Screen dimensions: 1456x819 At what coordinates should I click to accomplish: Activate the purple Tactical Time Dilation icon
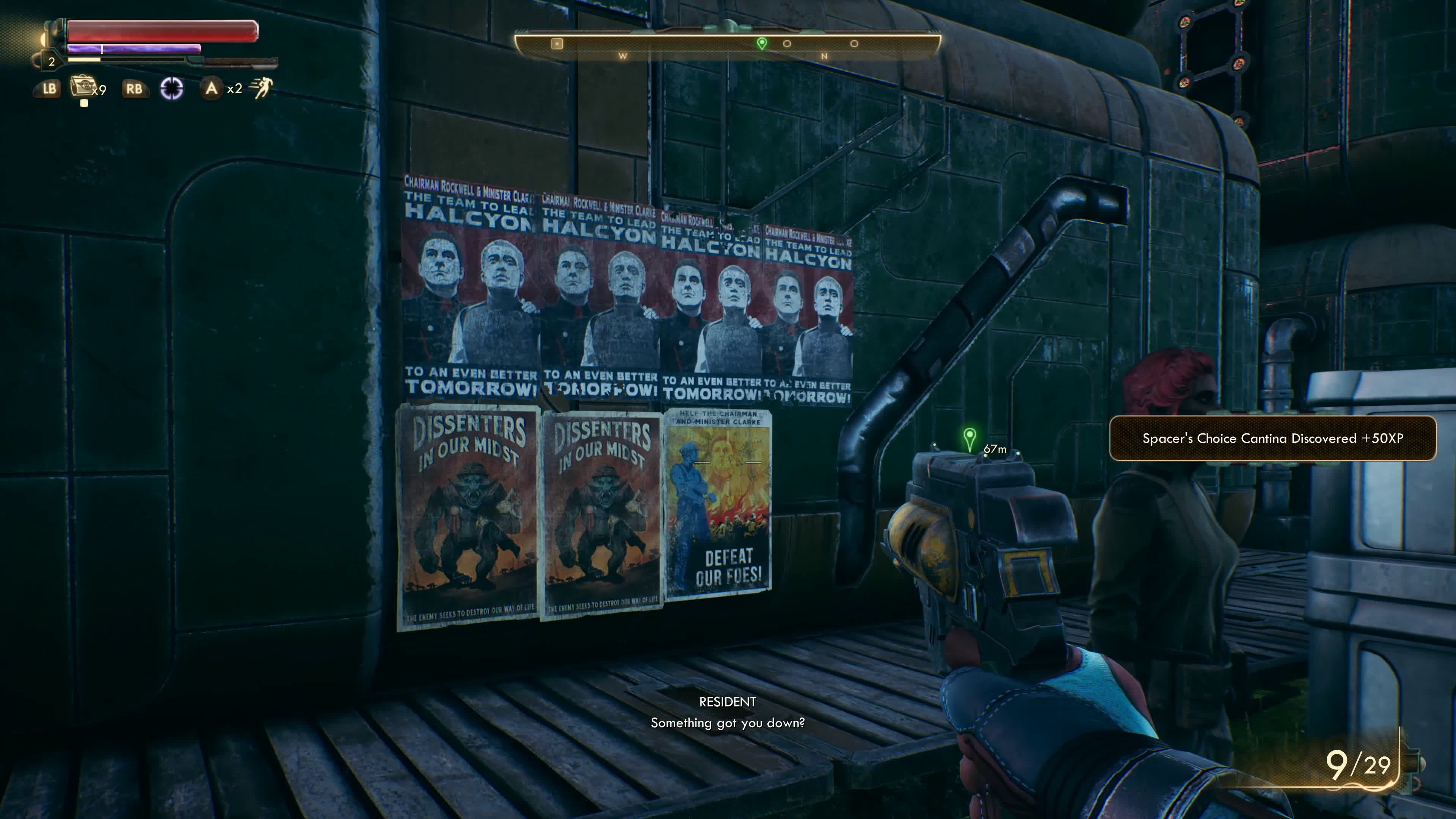[172, 88]
